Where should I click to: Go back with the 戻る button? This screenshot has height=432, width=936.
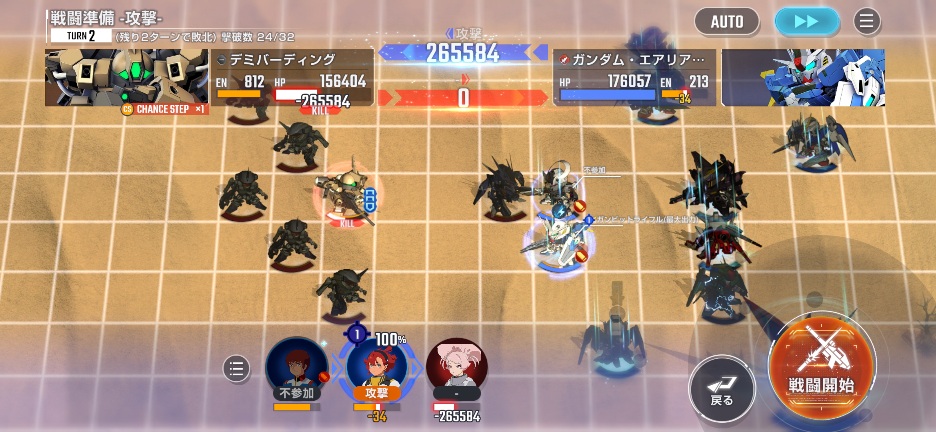tap(722, 381)
